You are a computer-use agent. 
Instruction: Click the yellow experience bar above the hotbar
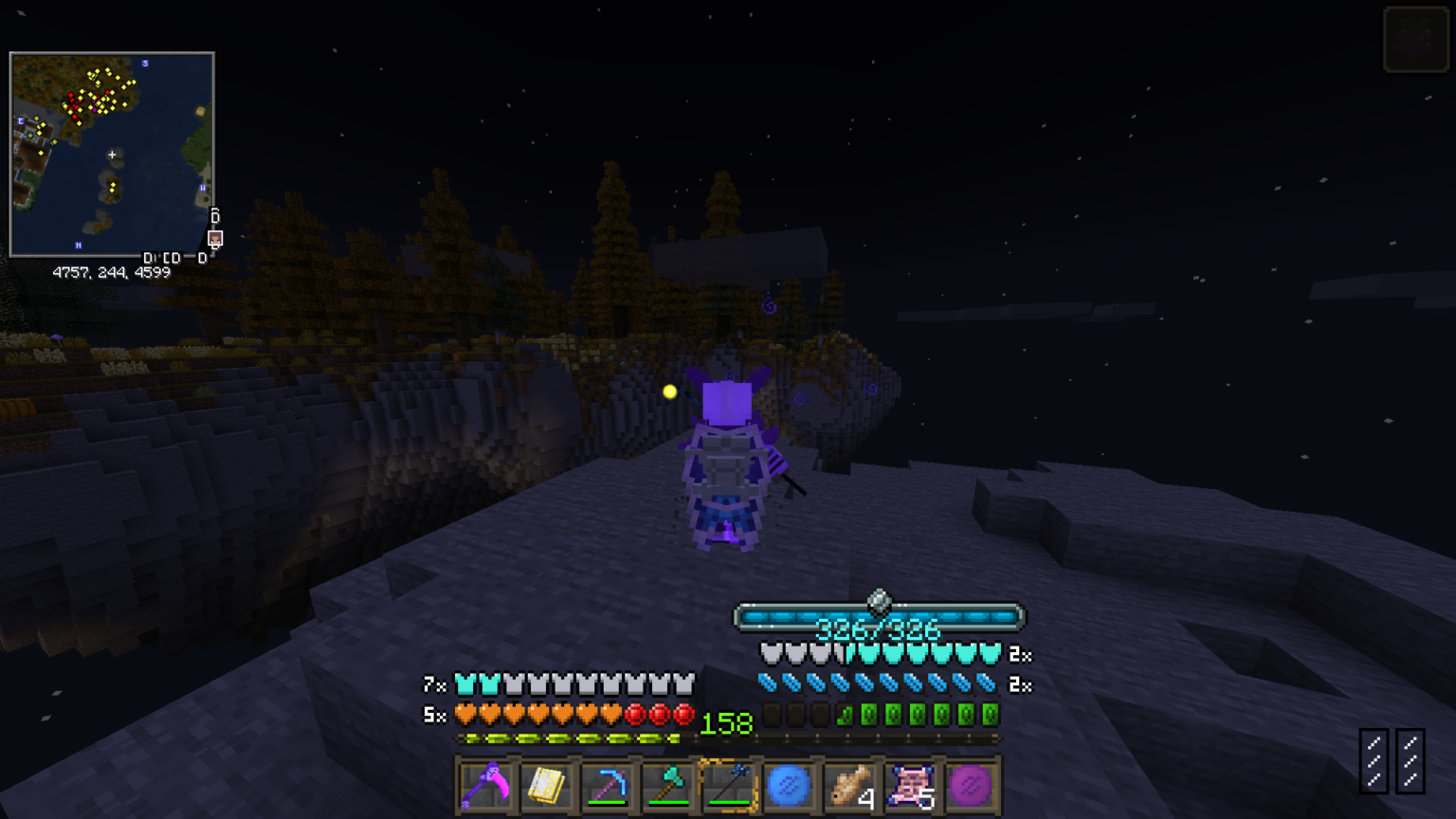[x=569, y=737]
